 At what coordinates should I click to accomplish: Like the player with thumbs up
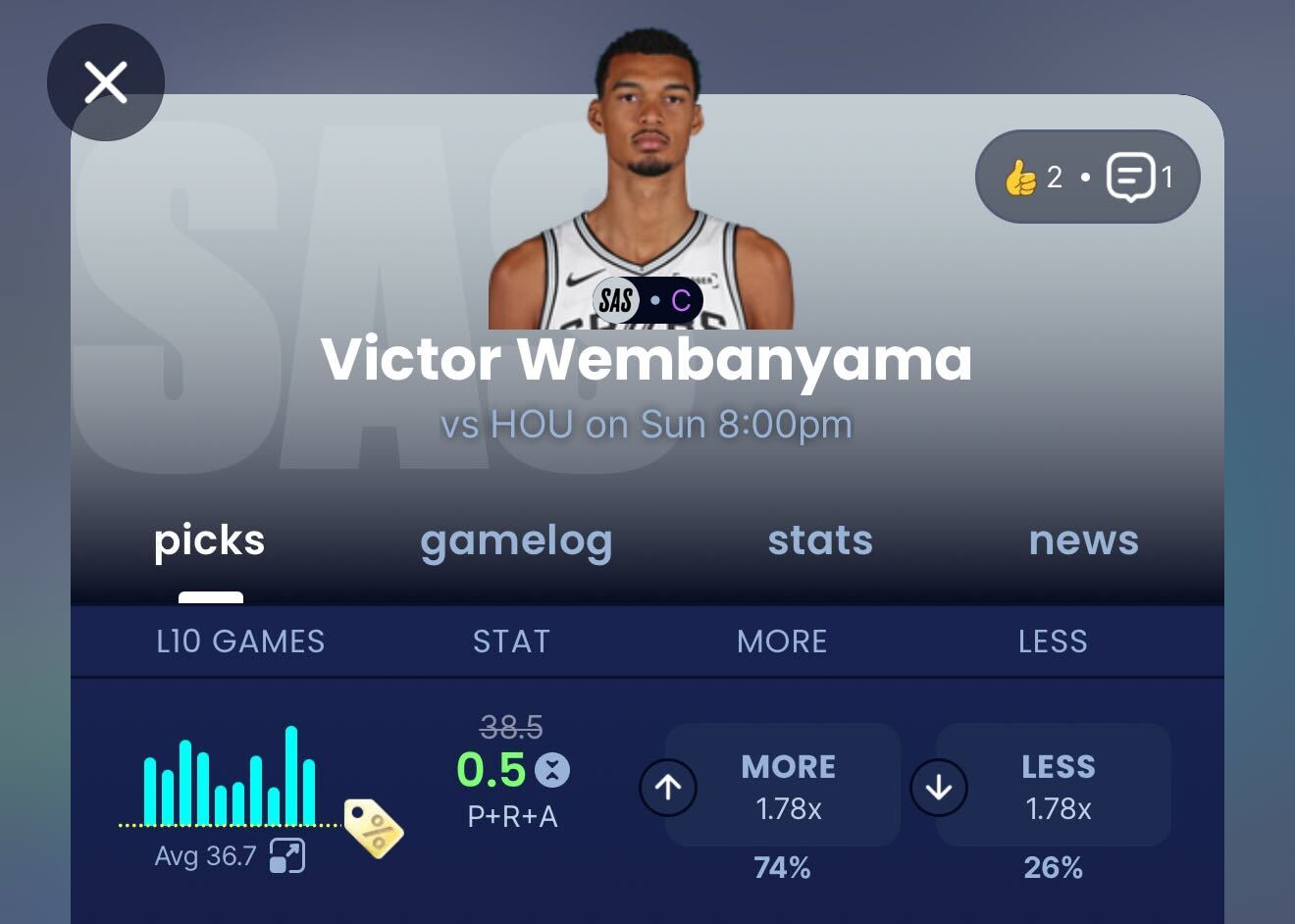coord(1021,178)
